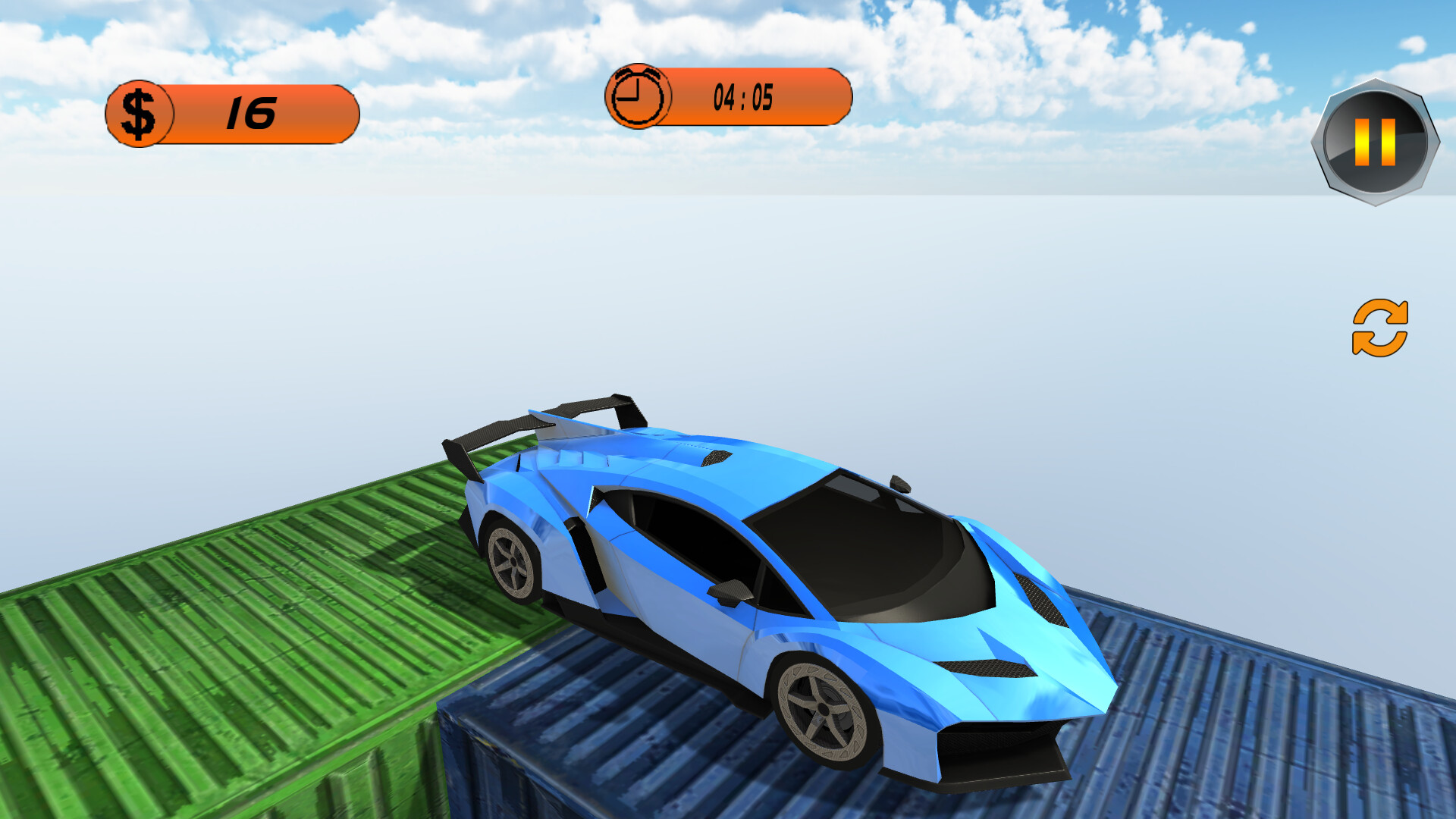Select the countdown timer HUD panel
The width and height of the screenshot is (1456, 819).
728,97
